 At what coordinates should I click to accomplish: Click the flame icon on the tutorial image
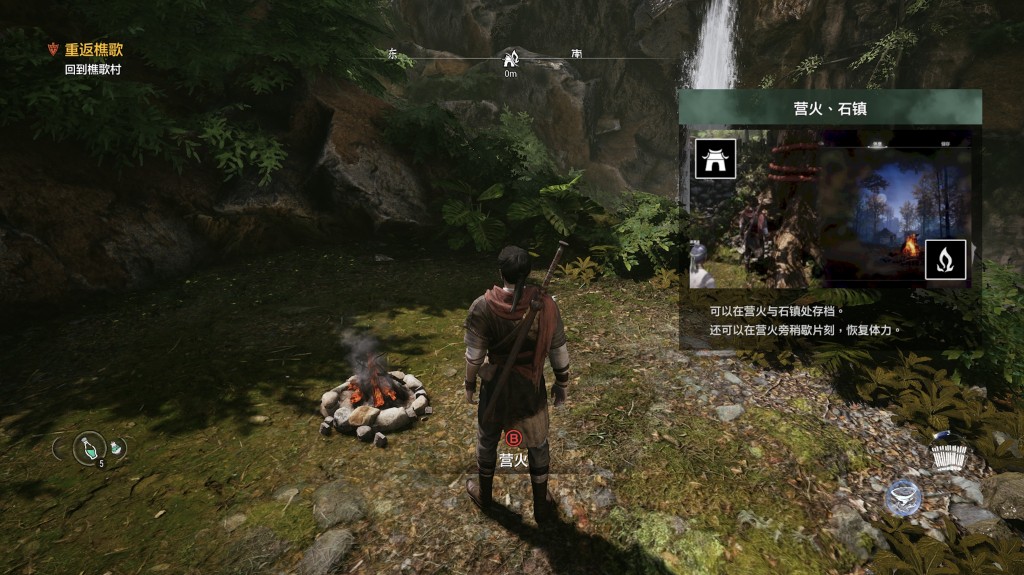(x=945, y=260)
